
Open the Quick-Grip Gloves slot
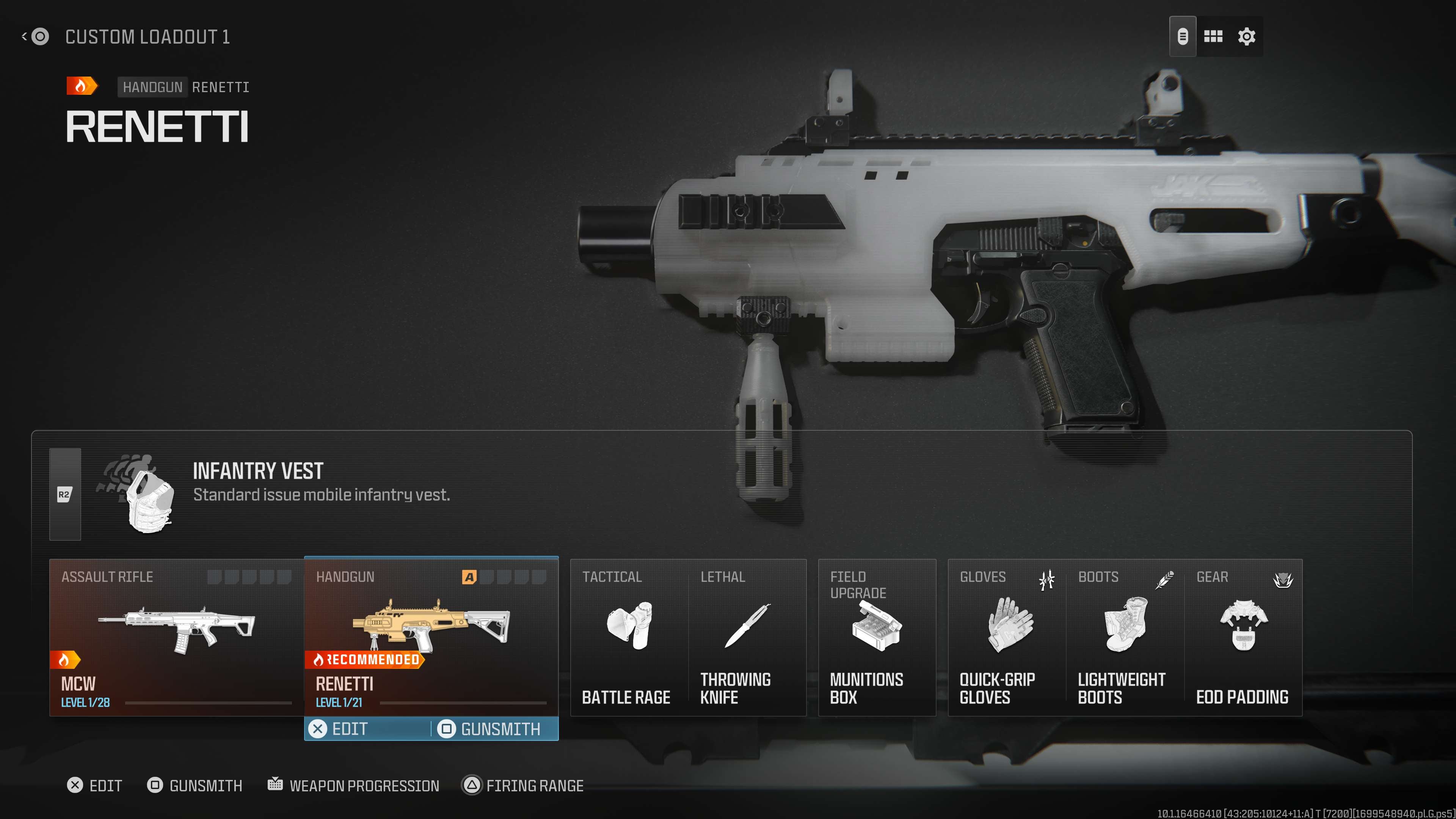pyautogui.click(x=1007, y=637)
